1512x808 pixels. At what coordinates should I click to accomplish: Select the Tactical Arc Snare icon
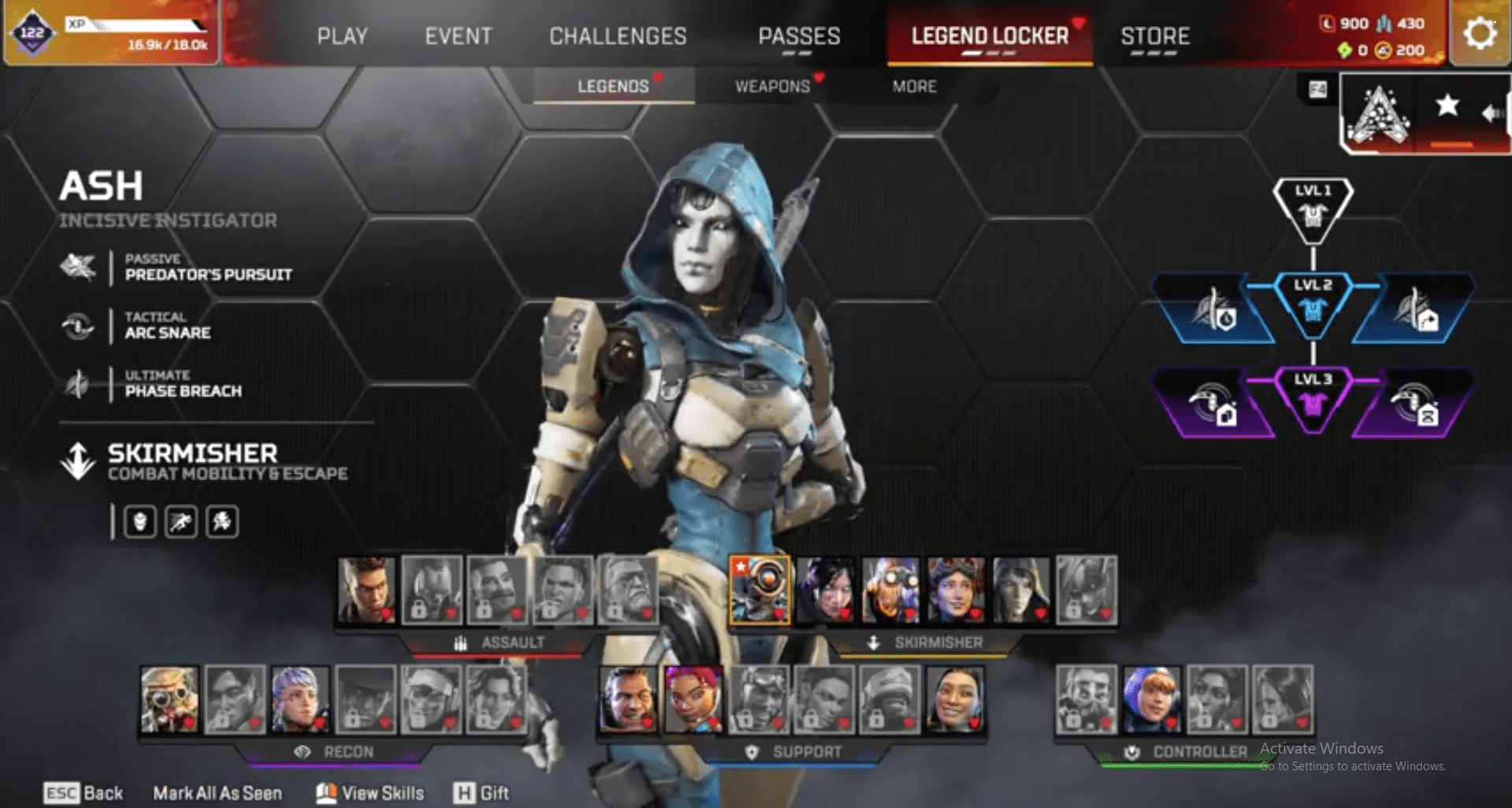click(x=79, y=325)
